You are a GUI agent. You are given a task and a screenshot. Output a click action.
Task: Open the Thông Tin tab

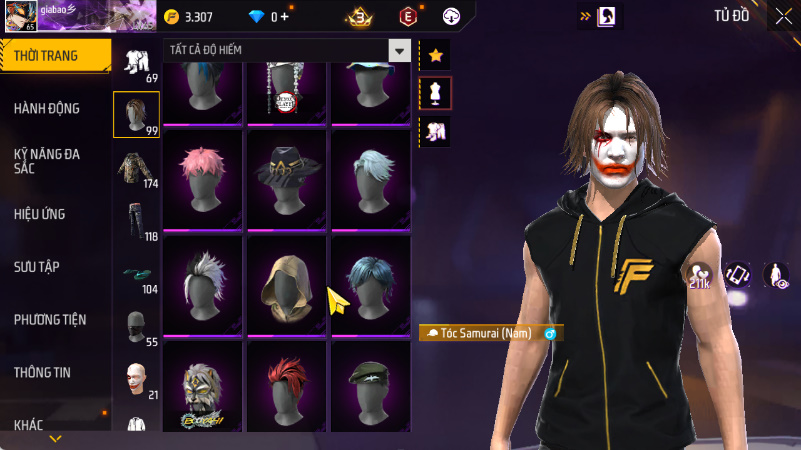tap(42, 373)
